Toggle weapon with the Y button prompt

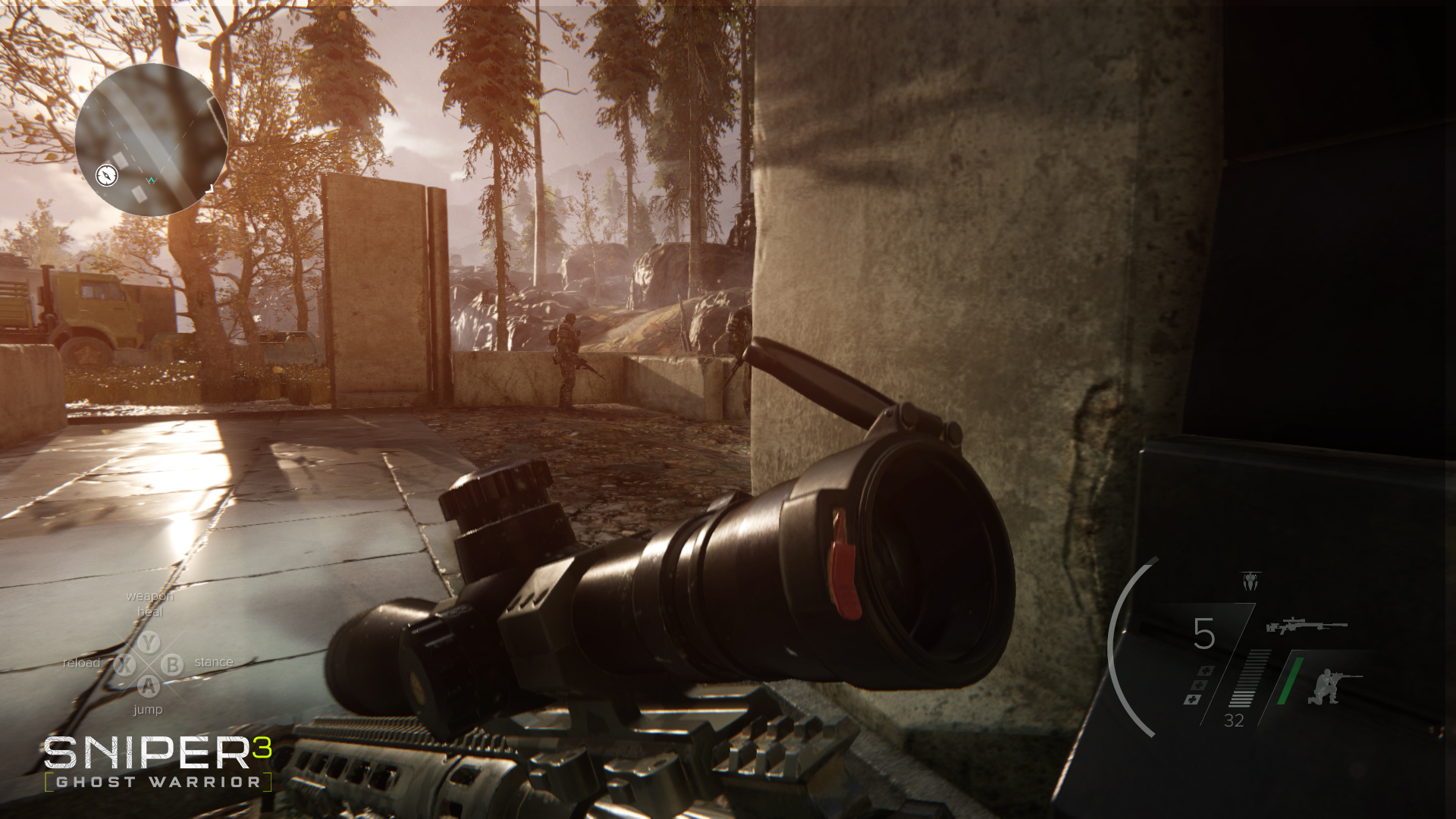149,643
